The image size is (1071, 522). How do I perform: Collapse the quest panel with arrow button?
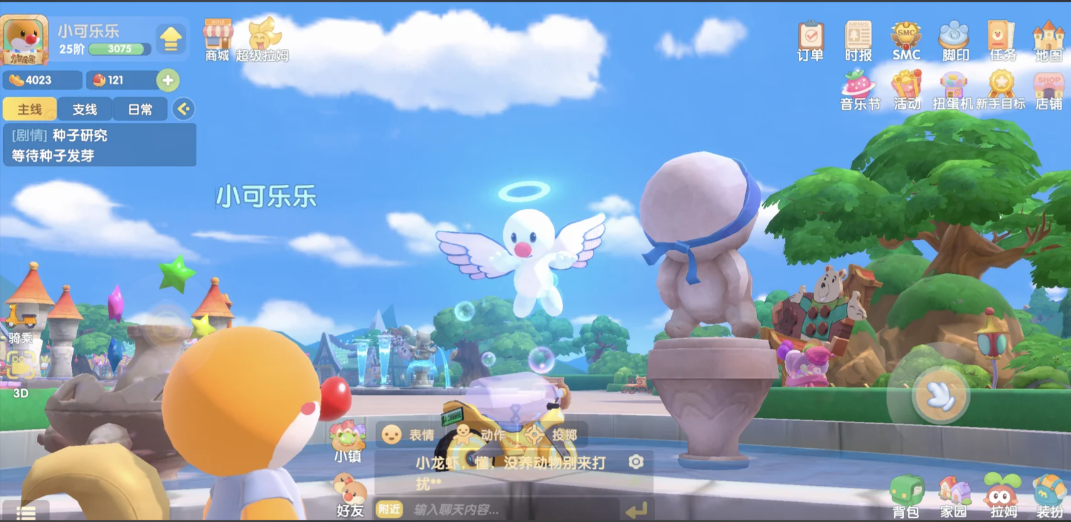click(x=183, y=109)
